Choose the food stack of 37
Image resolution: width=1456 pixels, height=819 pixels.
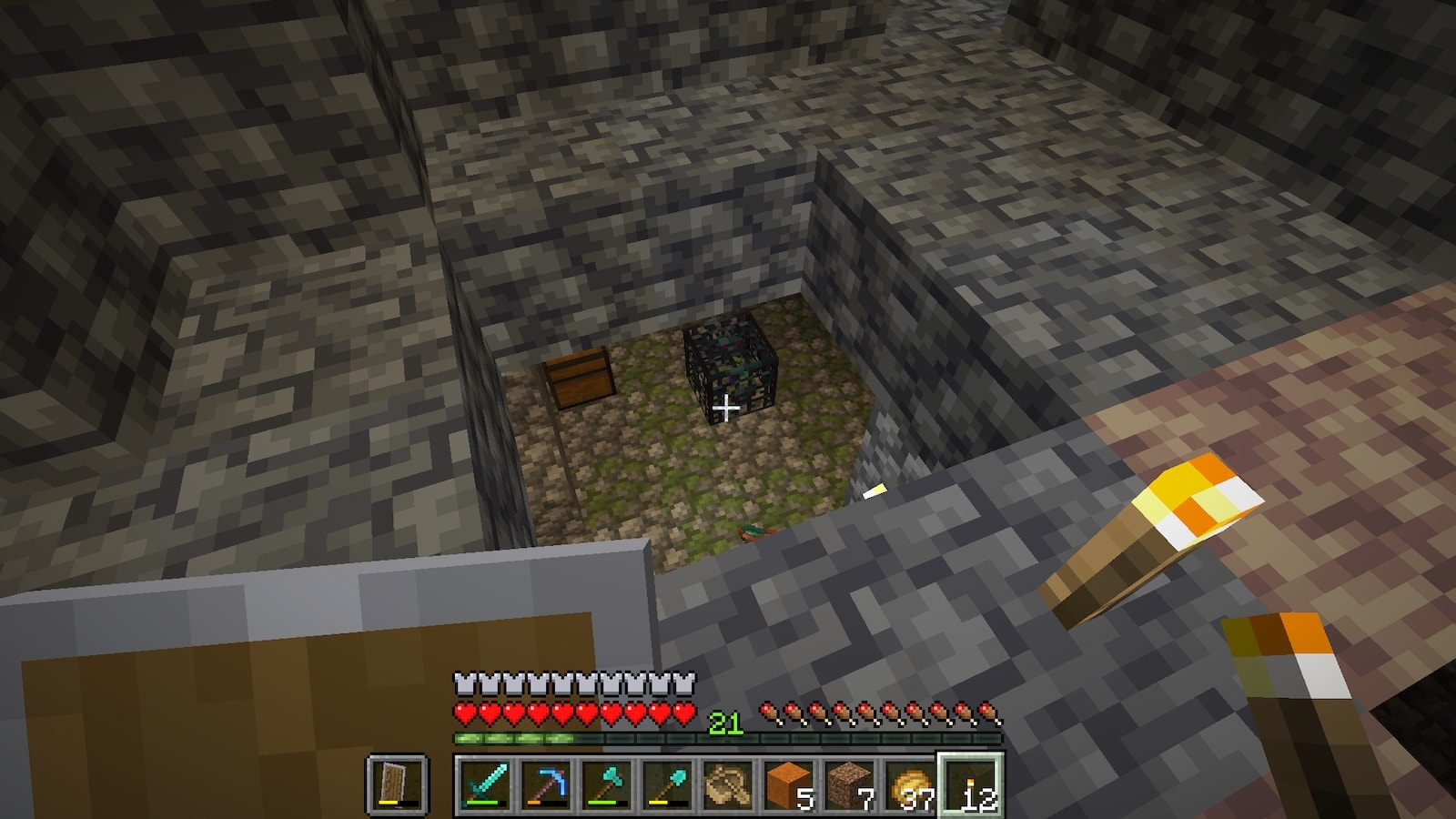(x=910, y=784)
